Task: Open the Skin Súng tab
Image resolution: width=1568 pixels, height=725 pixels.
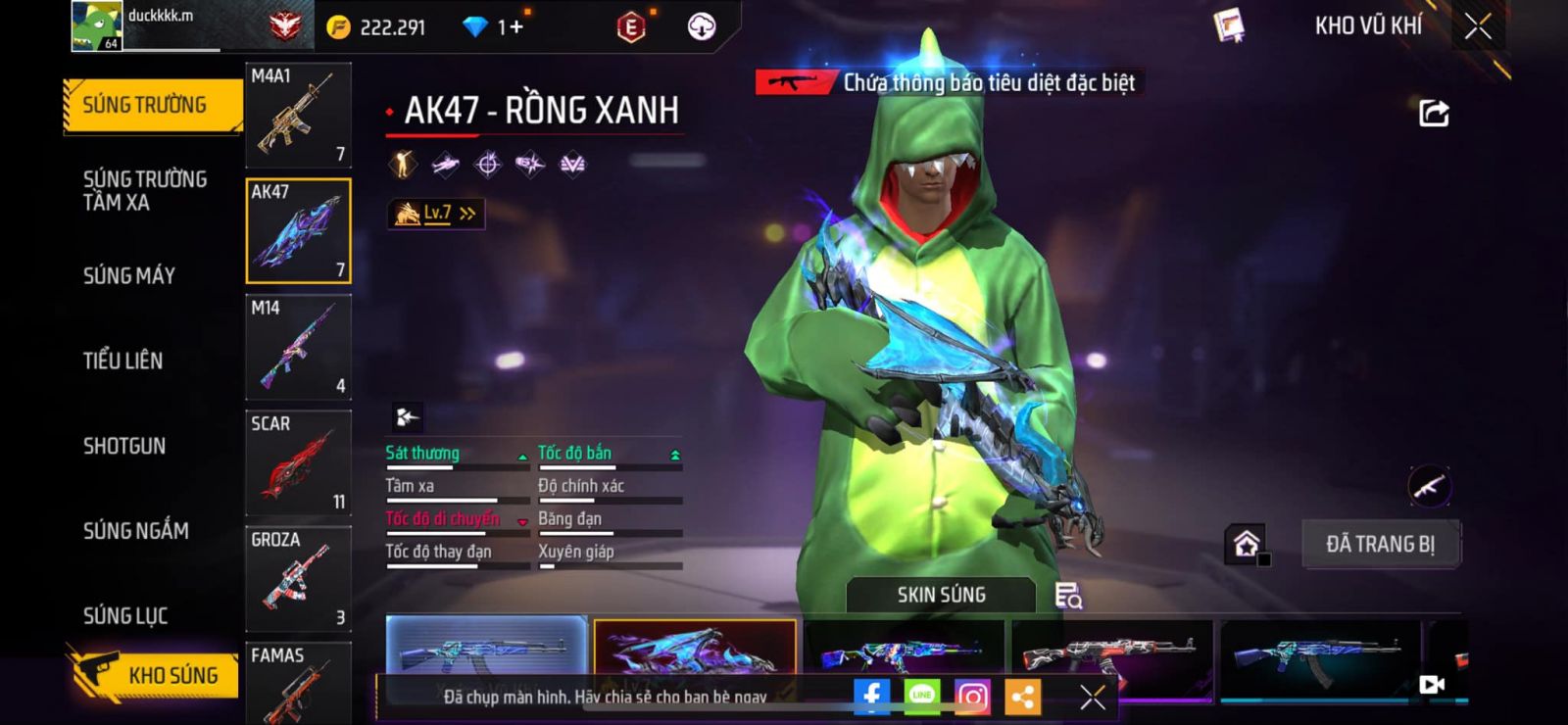Action: click(x=941, y=595)
